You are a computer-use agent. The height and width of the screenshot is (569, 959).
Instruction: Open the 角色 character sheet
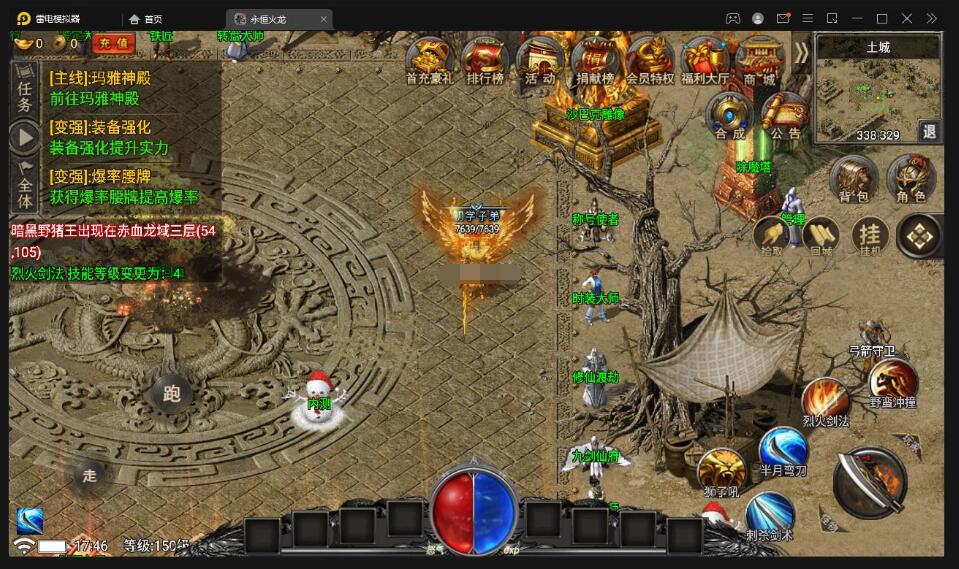click(910, 178)
